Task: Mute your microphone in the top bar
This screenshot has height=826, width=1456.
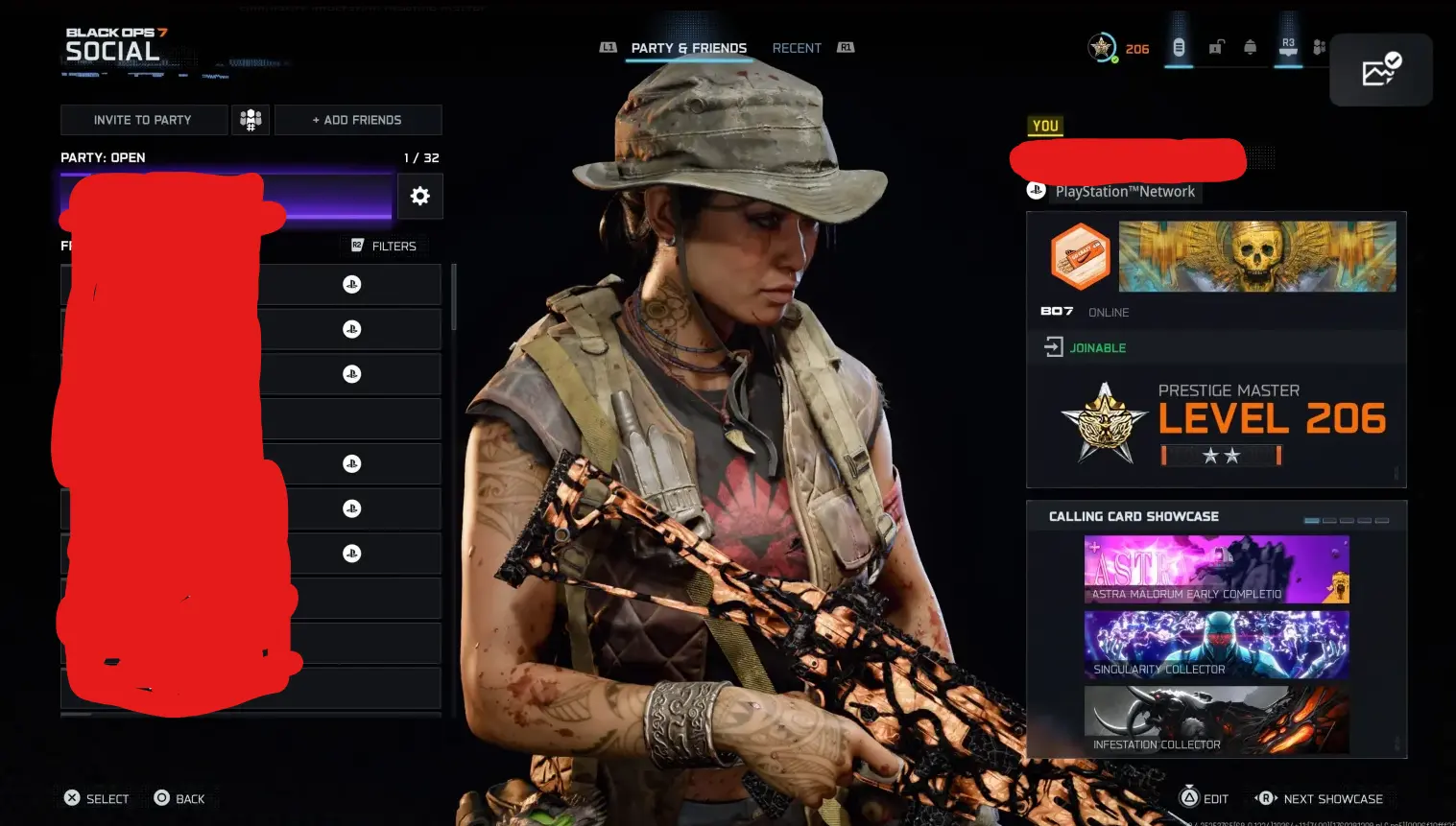Action: click(x=1179, y=45)
